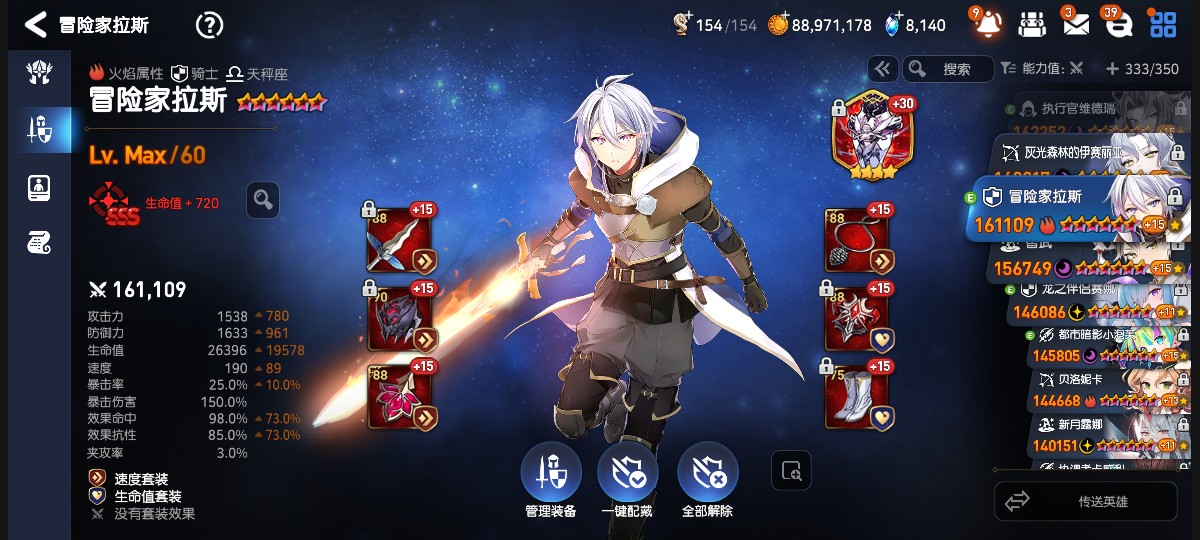
Task: Go back using the top-left arrow
Action: [x=36, y=25]
